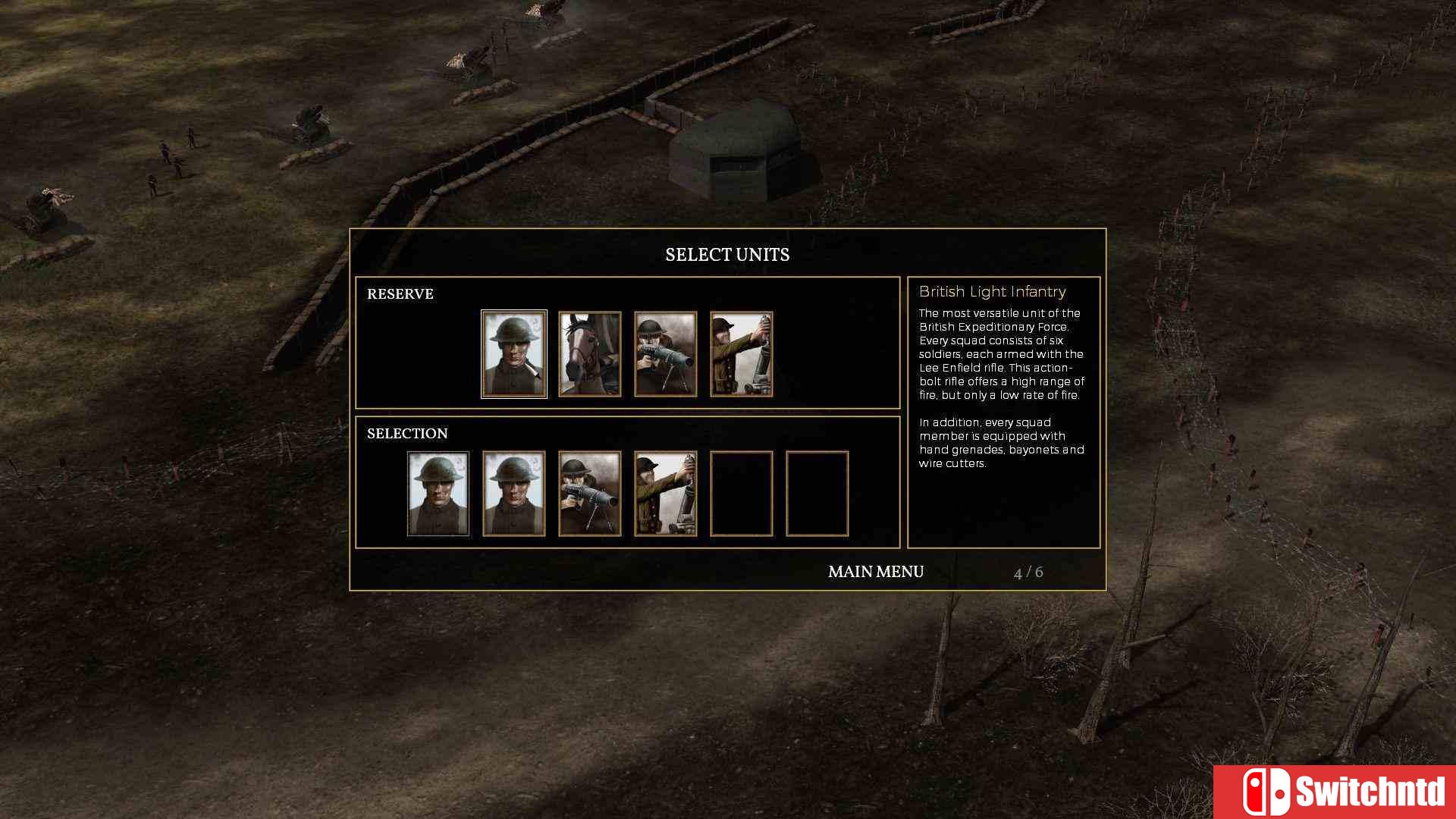The image size is (1456, 819).
Task: Select the machine gunner unit in Reserve
Action: pyautogui.click(x=665, y=353)
